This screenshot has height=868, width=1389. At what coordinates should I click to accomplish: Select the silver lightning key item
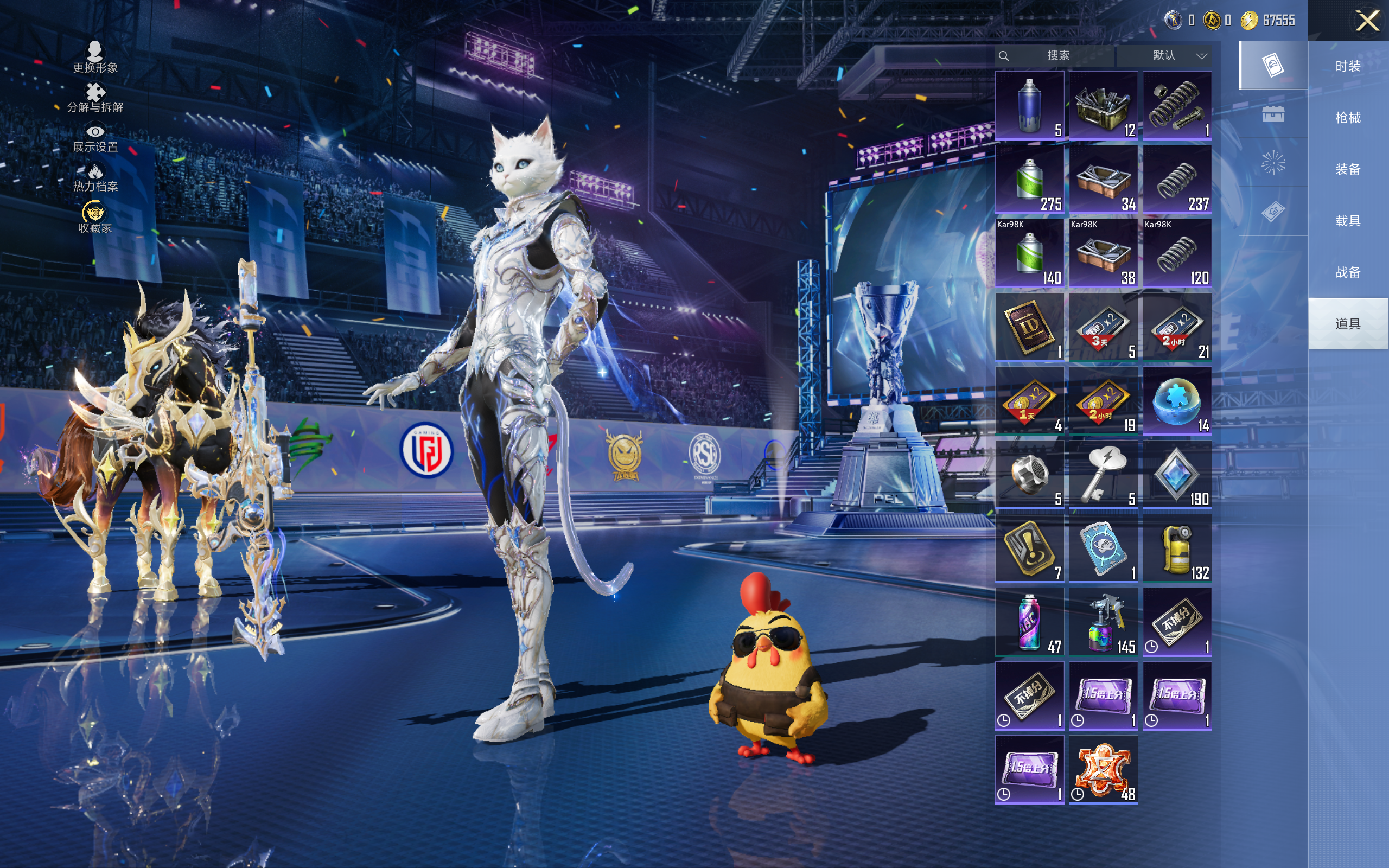point(1103,474)
